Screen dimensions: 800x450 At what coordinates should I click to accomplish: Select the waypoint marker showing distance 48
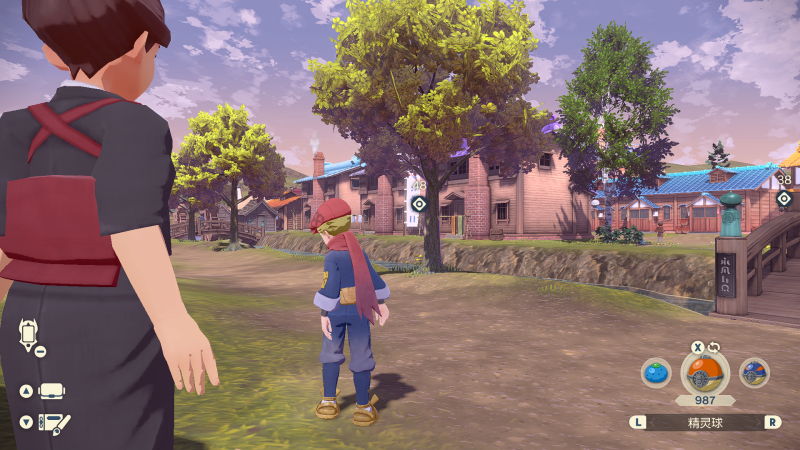(x=420, y=203)
